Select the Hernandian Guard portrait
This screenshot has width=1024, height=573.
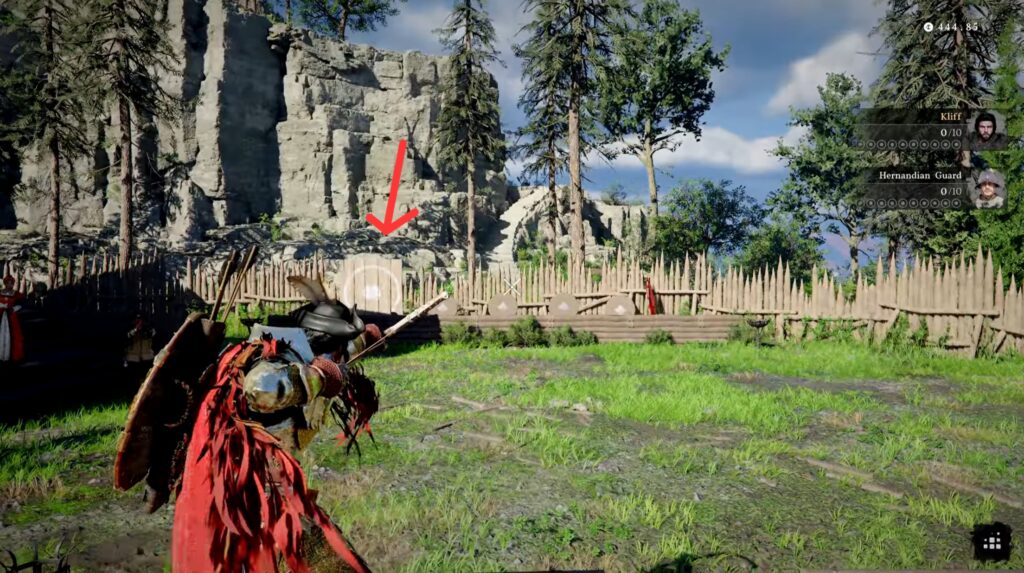[x=988, y=187]
